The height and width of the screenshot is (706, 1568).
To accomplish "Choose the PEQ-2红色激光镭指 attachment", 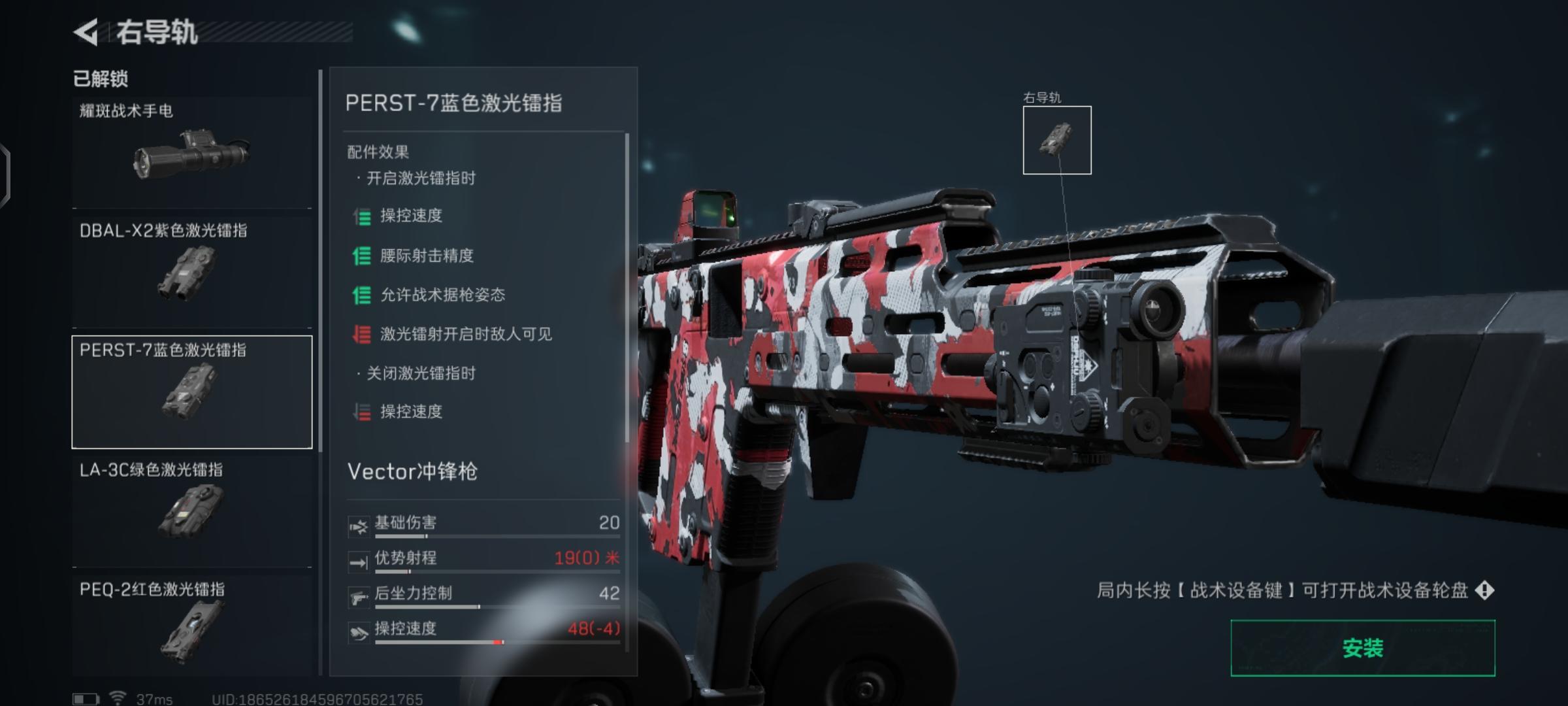I will click(191, 625).
